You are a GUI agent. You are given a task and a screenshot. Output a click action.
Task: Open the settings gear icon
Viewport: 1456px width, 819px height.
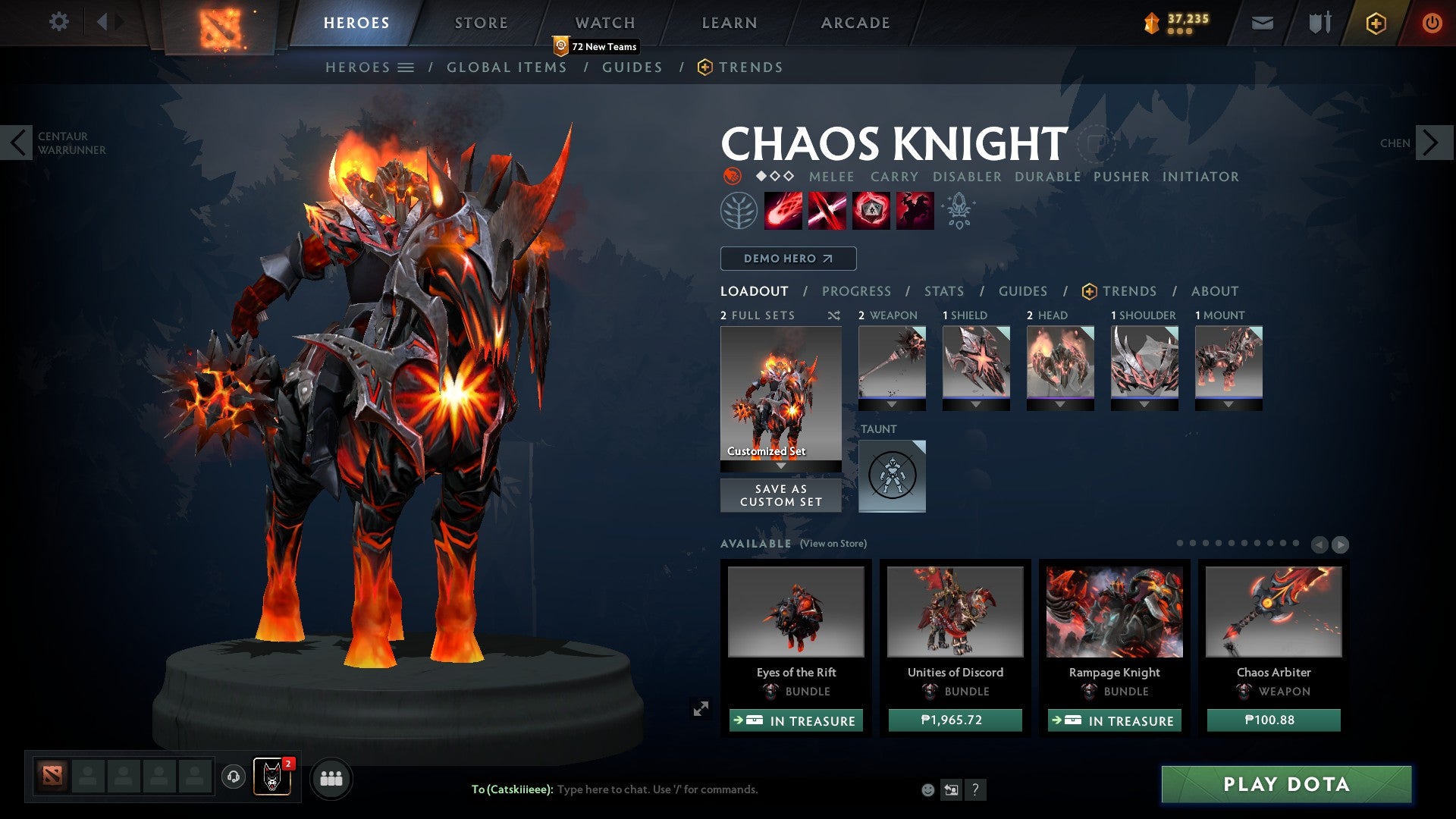[x=59, y=22]
